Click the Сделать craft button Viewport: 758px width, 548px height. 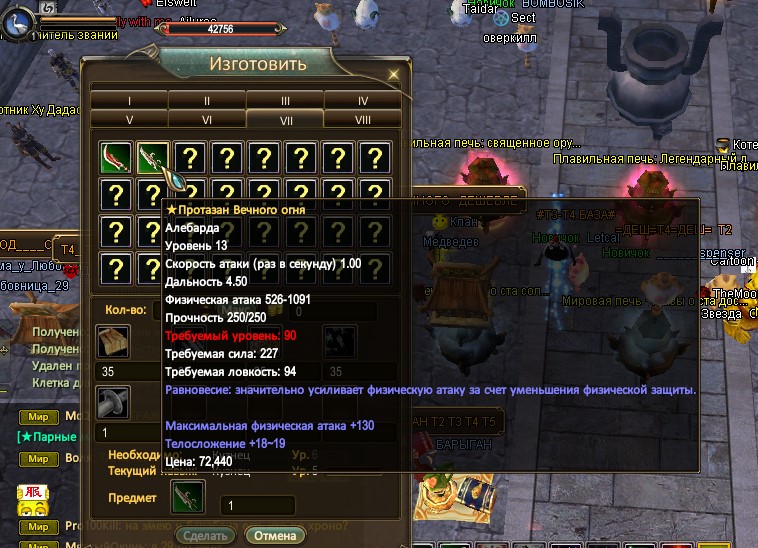tap(207, 535)
